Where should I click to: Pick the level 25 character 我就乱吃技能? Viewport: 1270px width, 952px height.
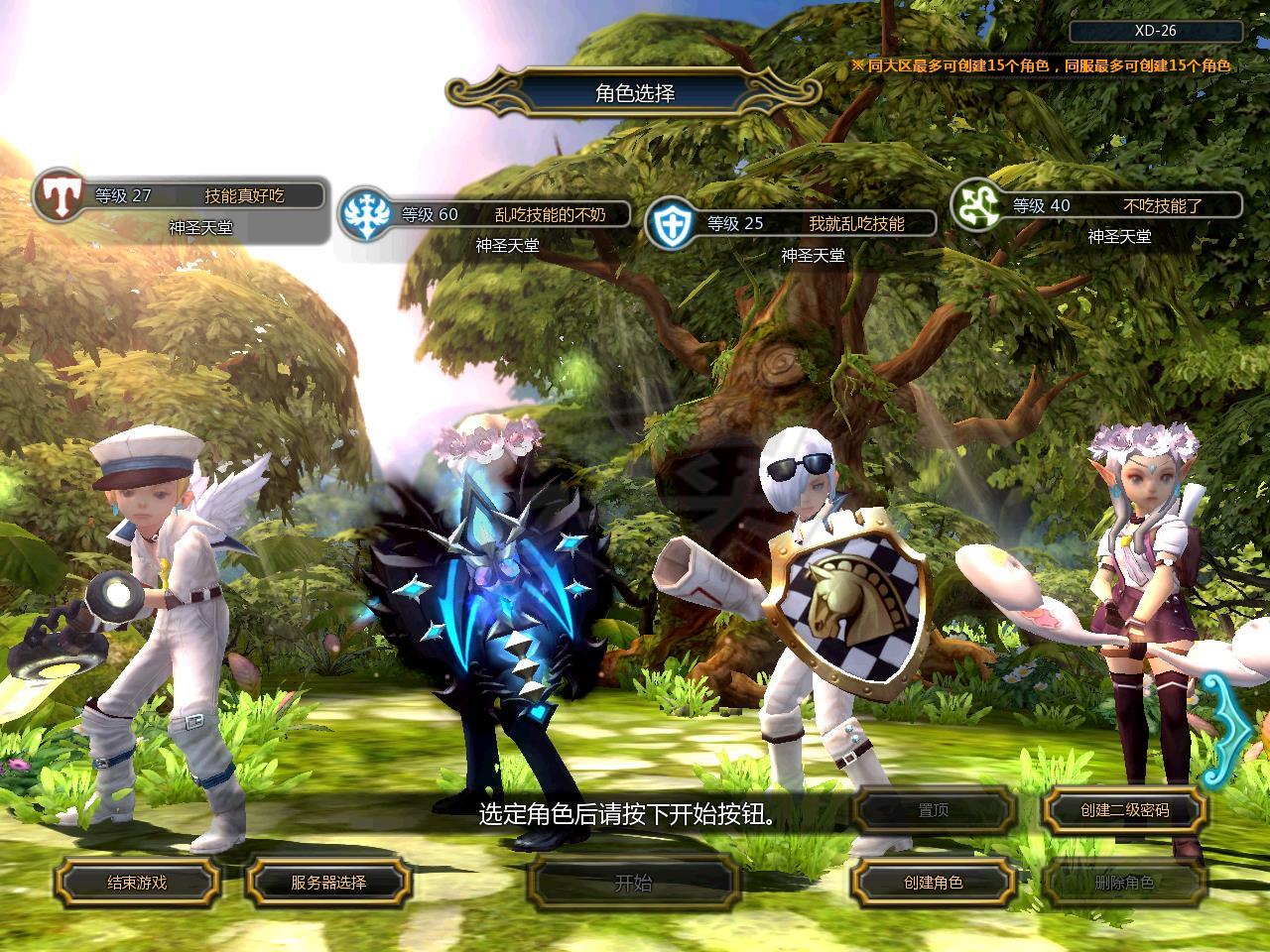tap(792, 223)
